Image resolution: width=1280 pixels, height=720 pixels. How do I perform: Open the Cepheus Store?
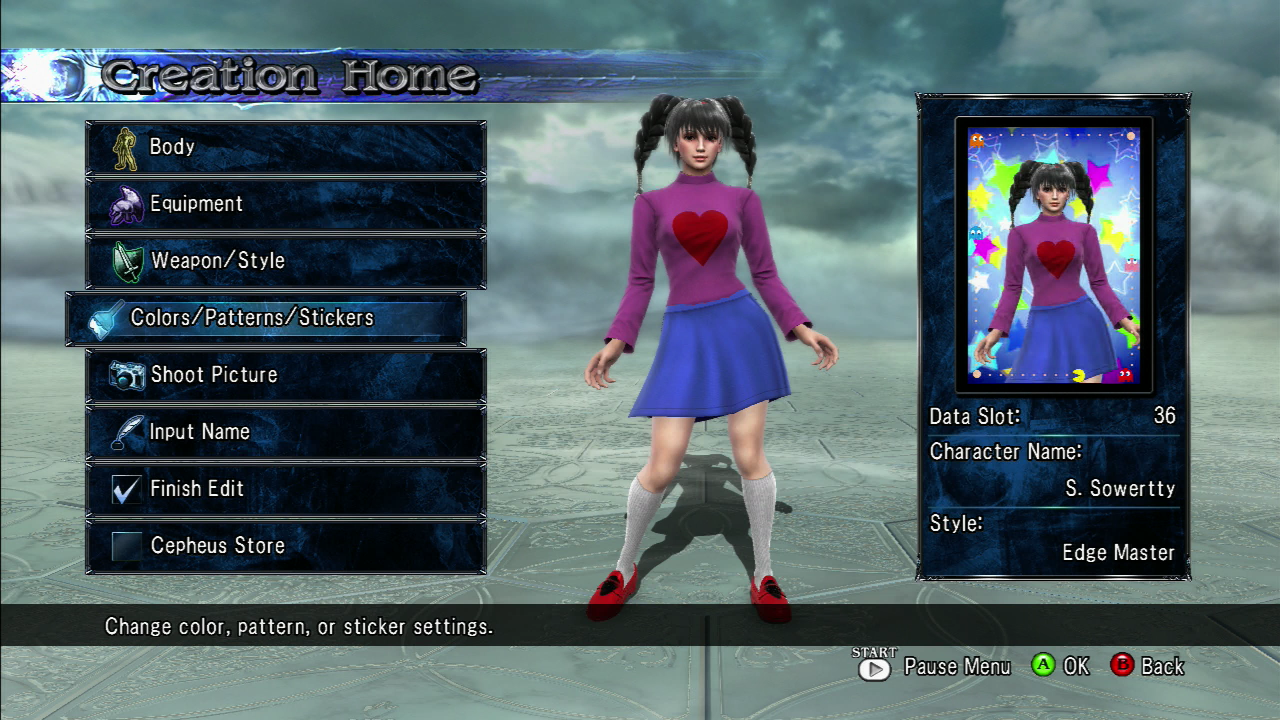coord(286,546)
